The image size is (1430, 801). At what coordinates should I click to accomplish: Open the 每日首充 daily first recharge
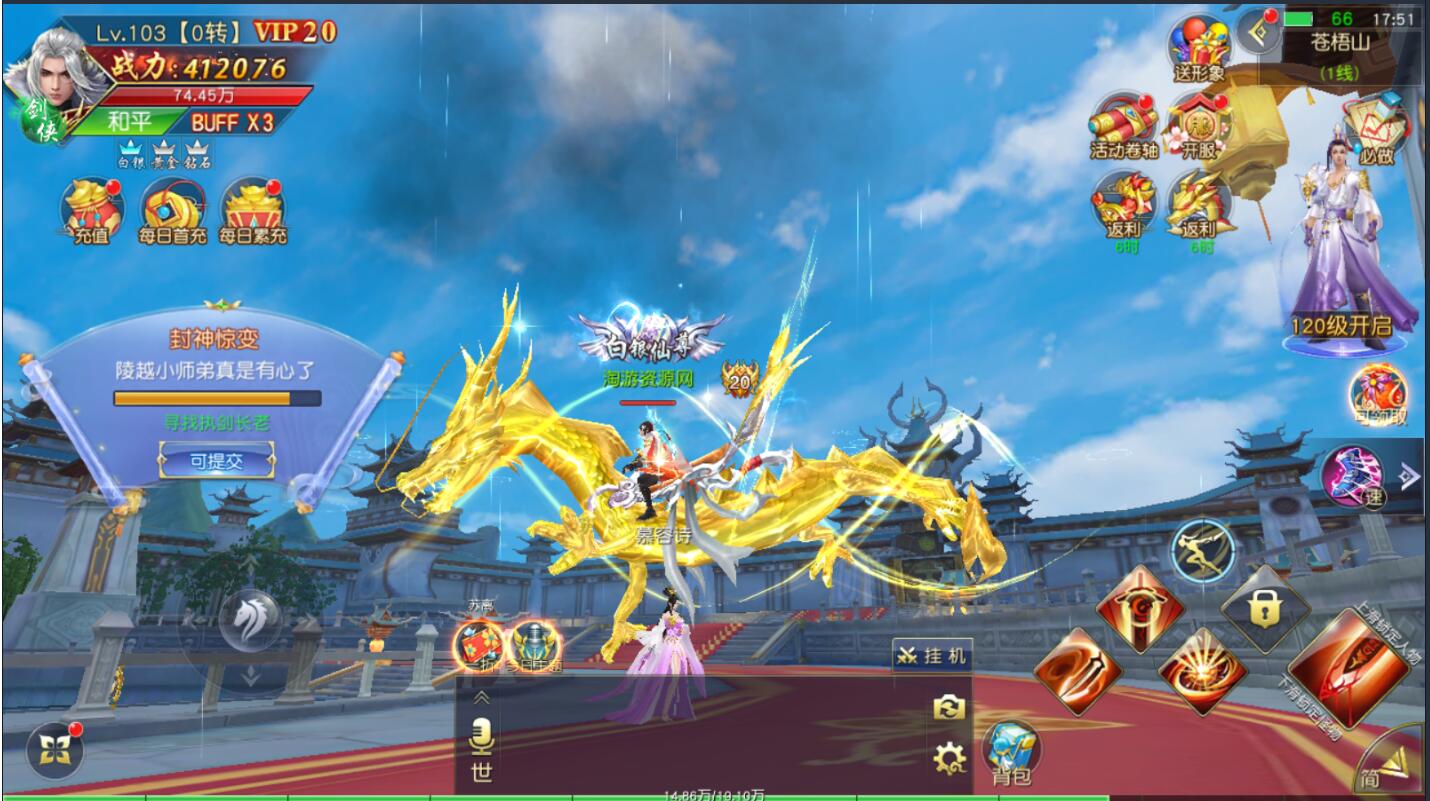click(x=173, y=211)
